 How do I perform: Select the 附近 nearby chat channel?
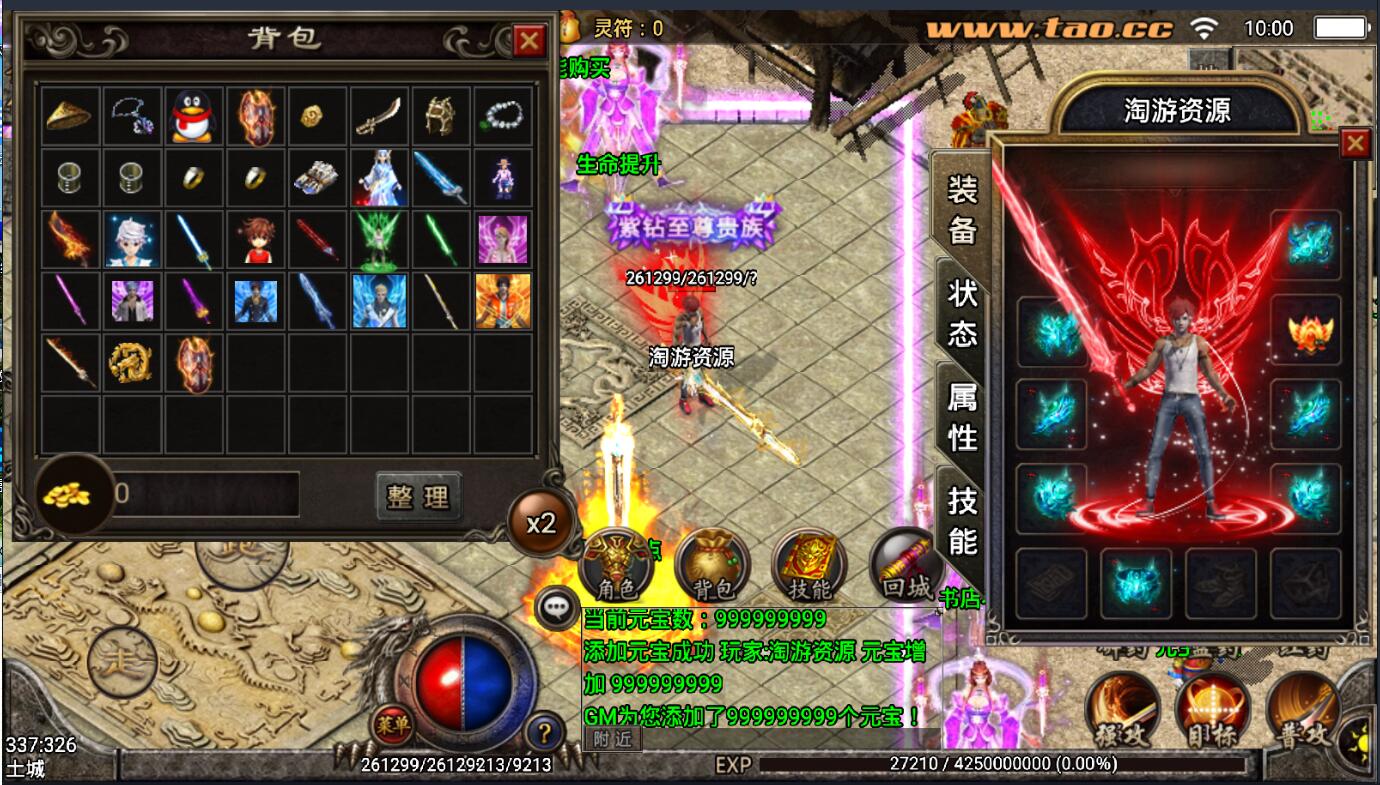coord(612,739)
